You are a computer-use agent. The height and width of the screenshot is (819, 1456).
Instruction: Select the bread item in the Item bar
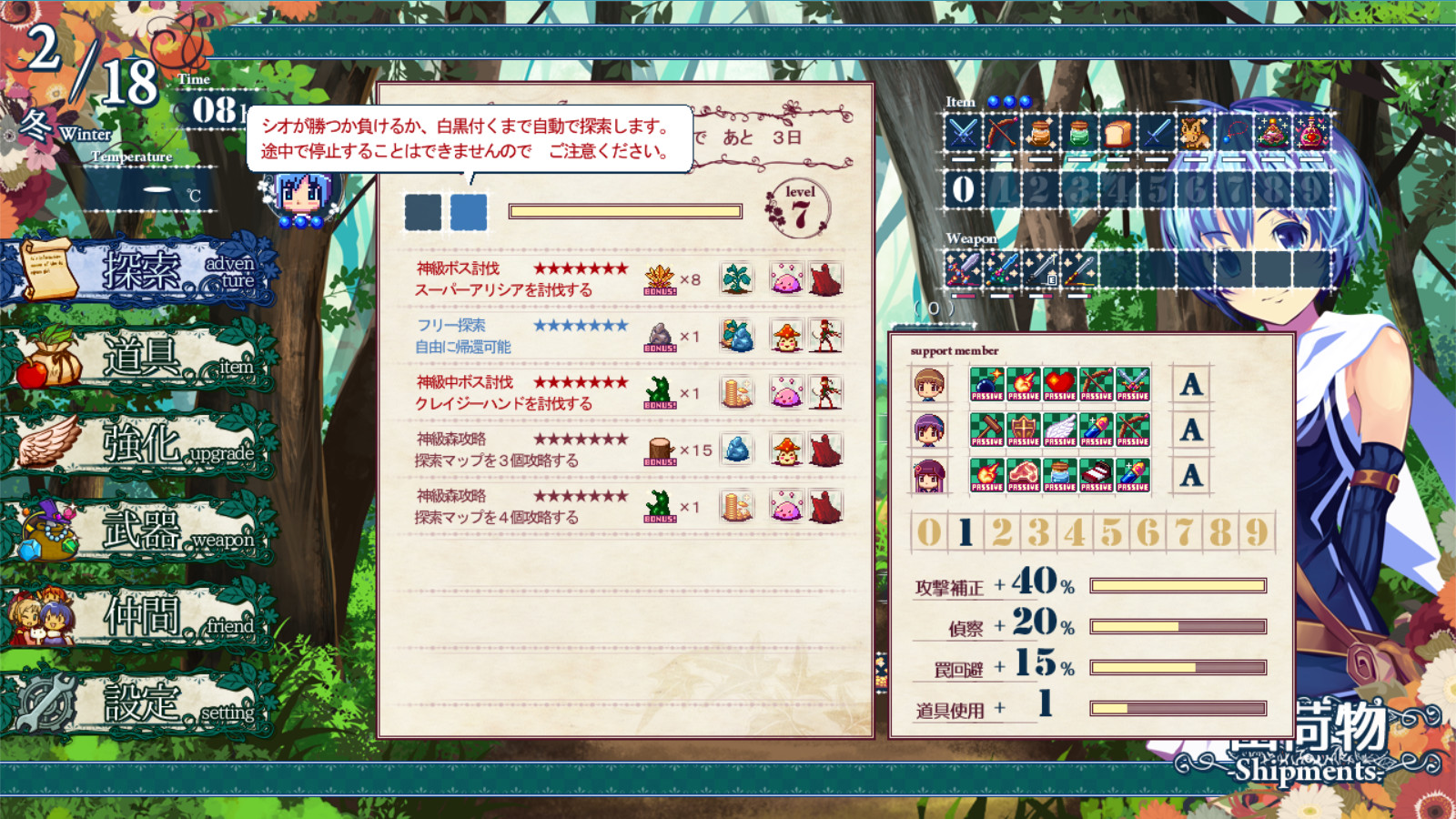[1117, 132]
